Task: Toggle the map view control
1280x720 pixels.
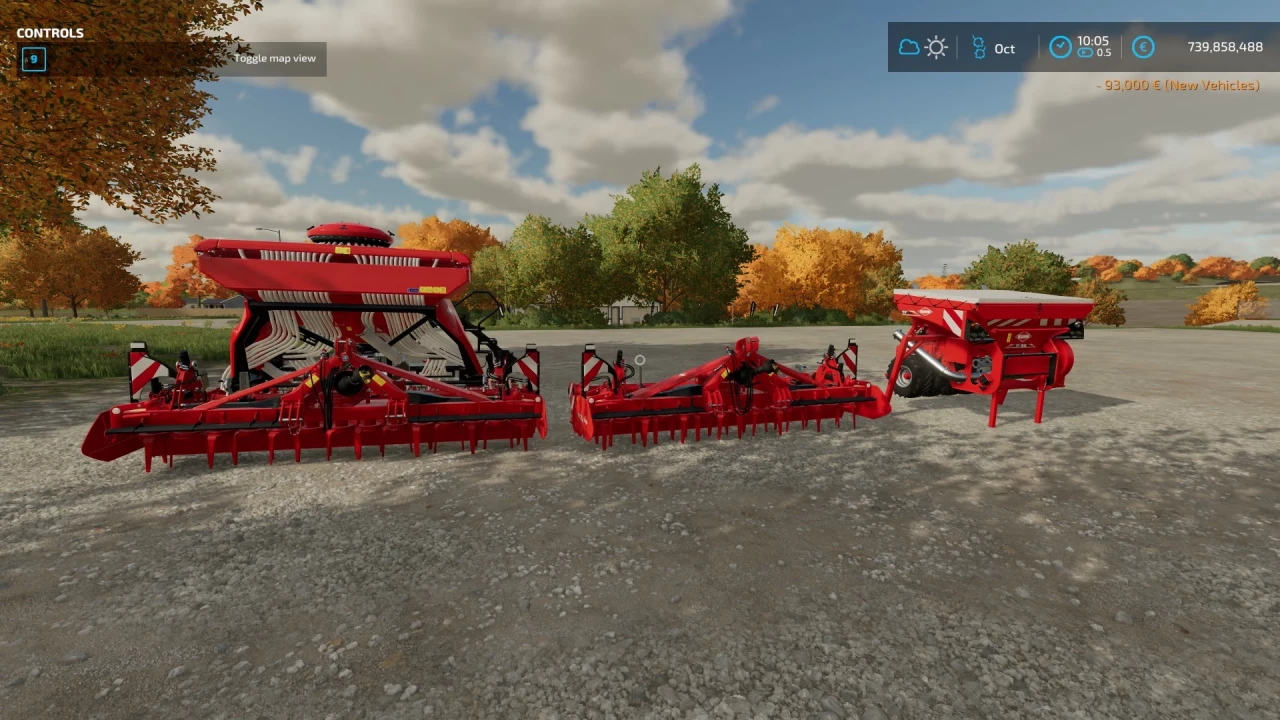Action: pos(275,58)
